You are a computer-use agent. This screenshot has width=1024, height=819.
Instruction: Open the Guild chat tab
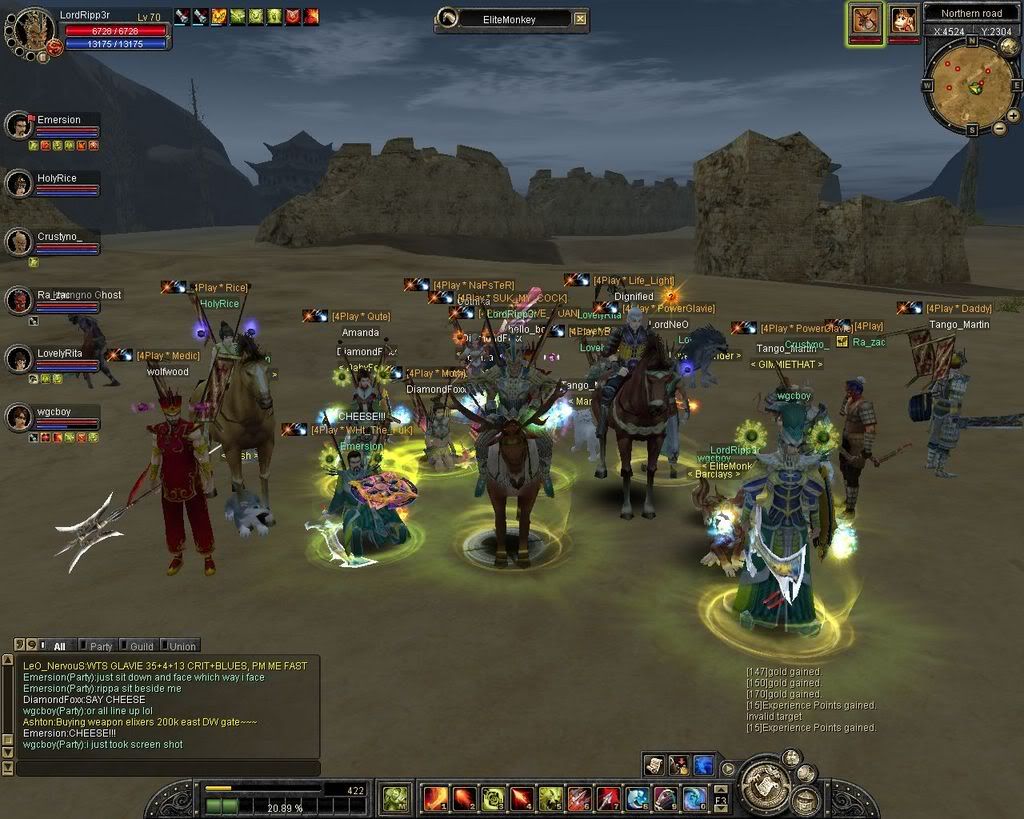140,646
